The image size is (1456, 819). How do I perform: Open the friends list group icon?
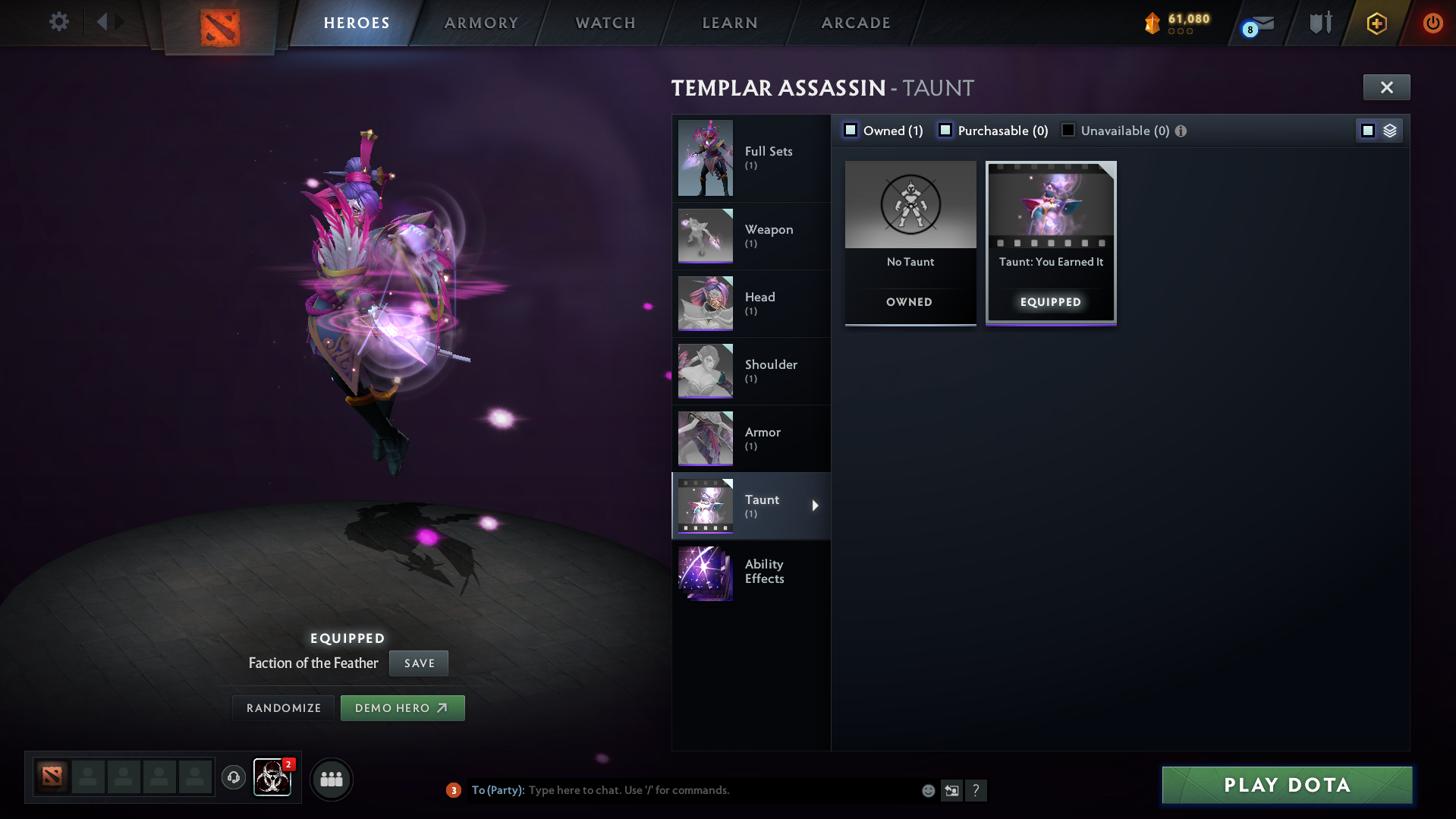[x=331, y=779]
